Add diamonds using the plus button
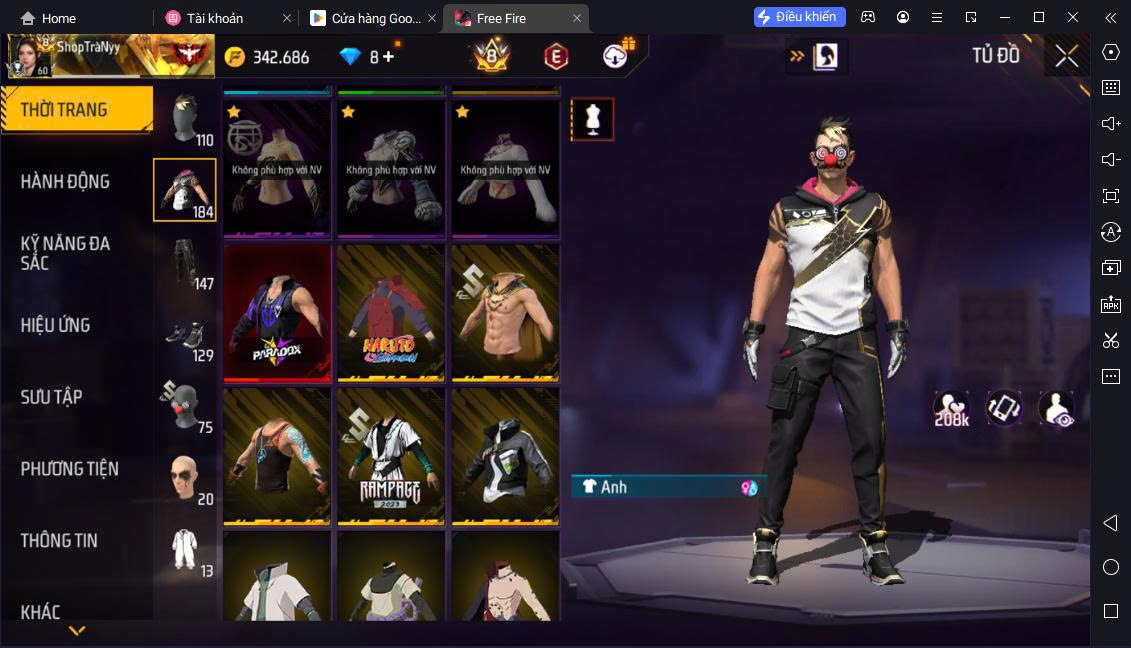The width and height of the screenshot is (1131, 648). coord(388,57)
